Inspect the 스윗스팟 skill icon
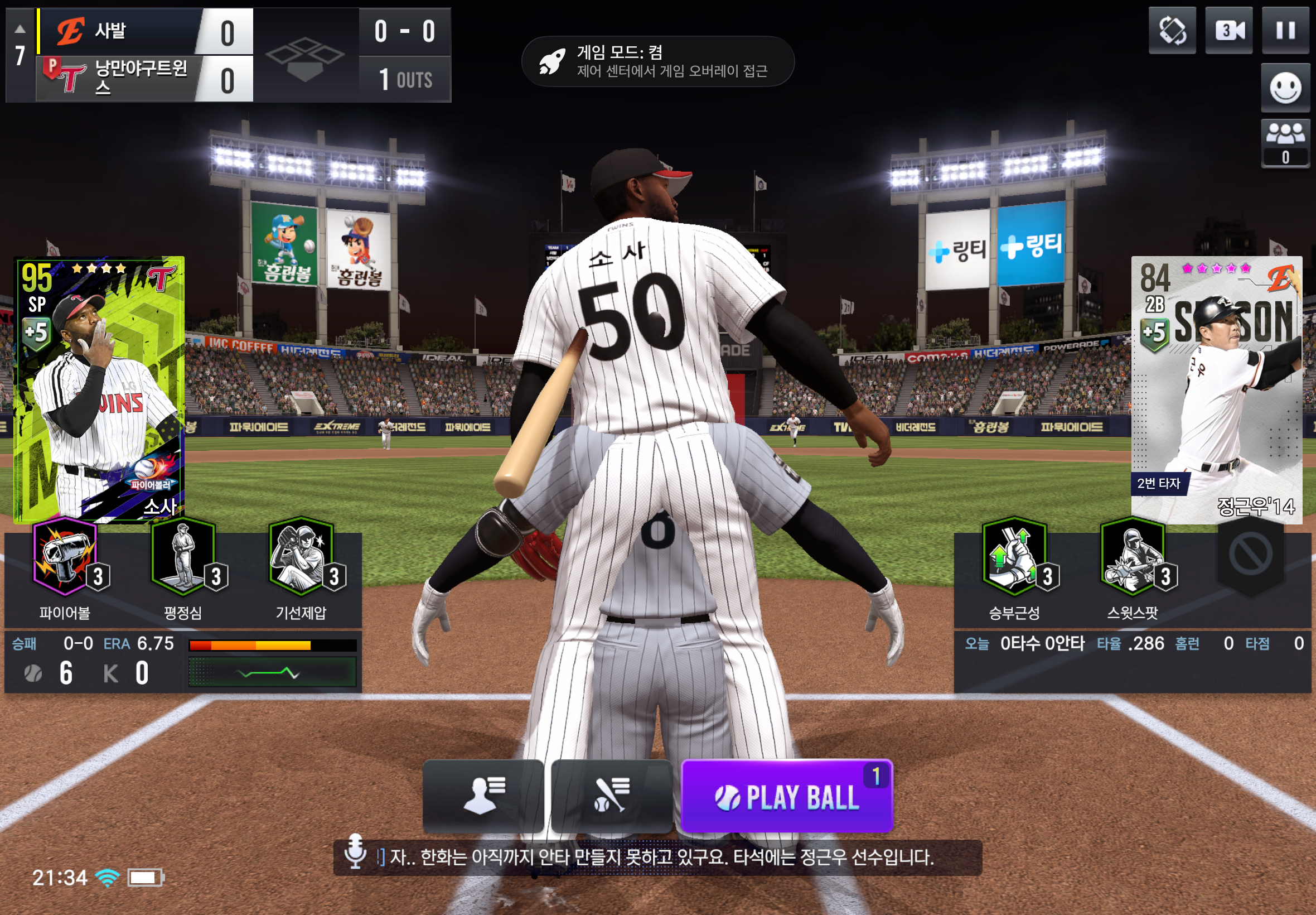Screen dimensions: 1316x915 [x=1132, y=557]
